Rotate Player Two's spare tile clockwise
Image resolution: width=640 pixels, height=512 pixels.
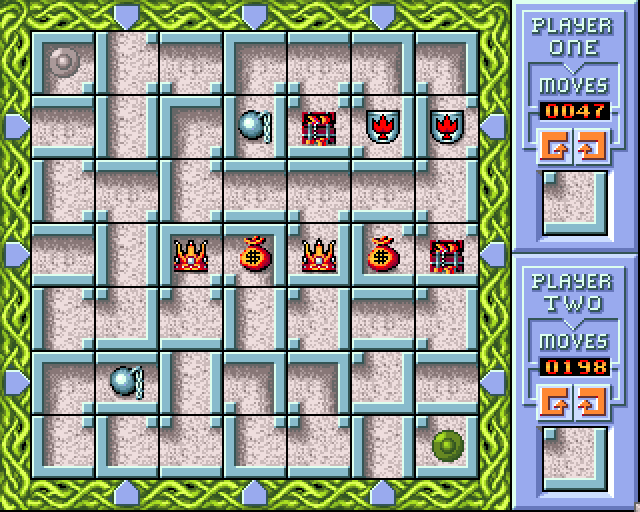pyautogui.click(x=590, y=402)
